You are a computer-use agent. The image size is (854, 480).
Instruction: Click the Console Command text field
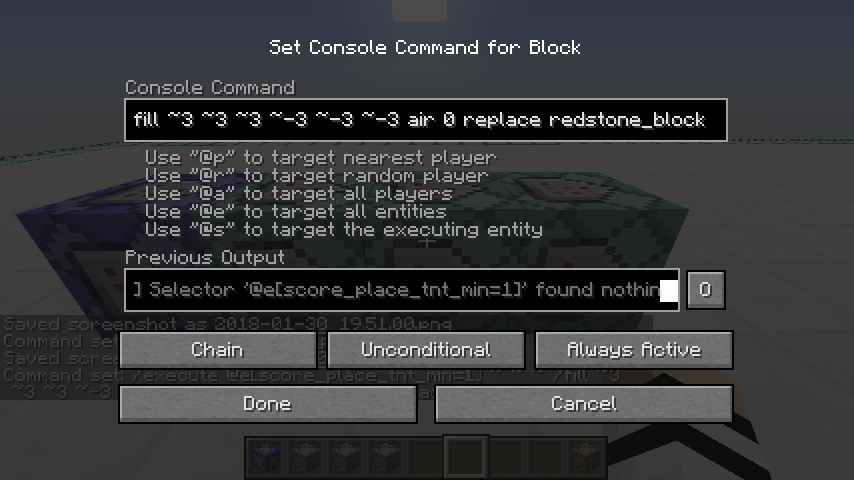425,120
